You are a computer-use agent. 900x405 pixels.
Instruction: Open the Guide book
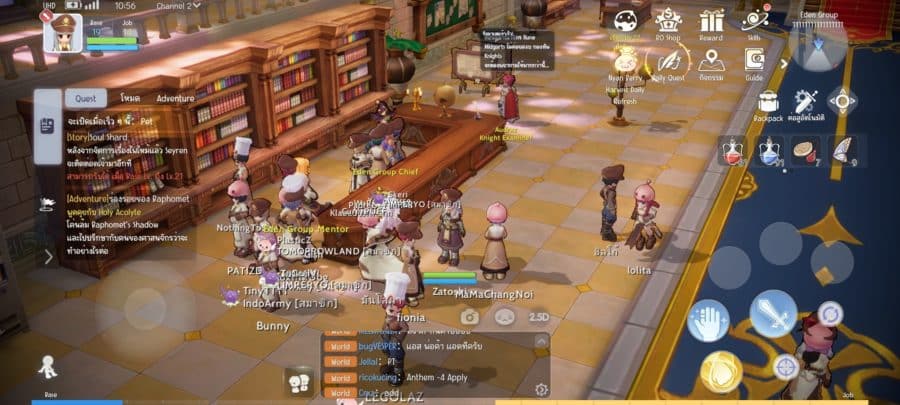click(x=754, y=62)
